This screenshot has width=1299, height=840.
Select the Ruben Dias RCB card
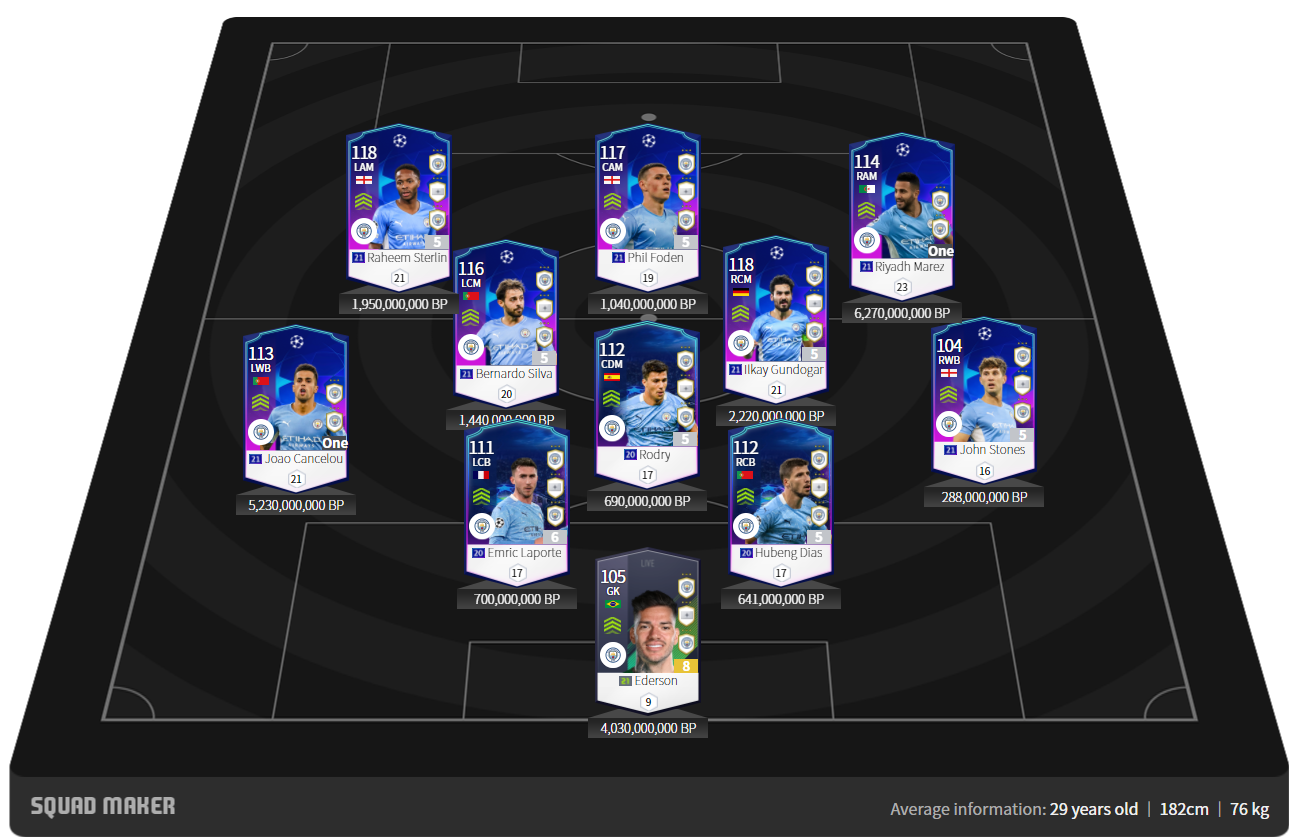[x=781, y=496]
